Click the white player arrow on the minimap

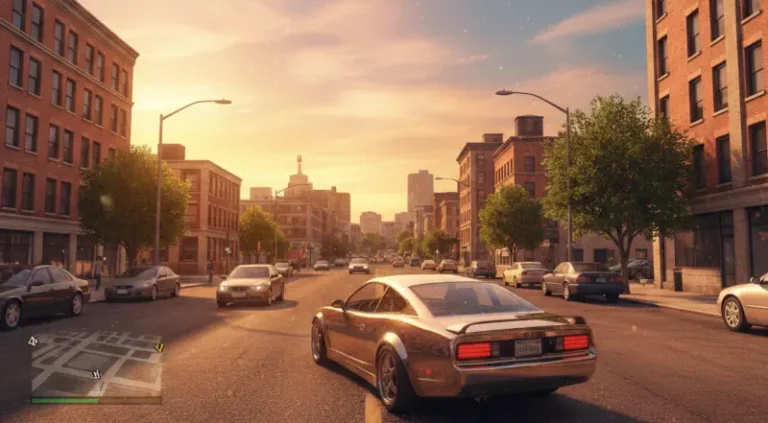[96, 375]
